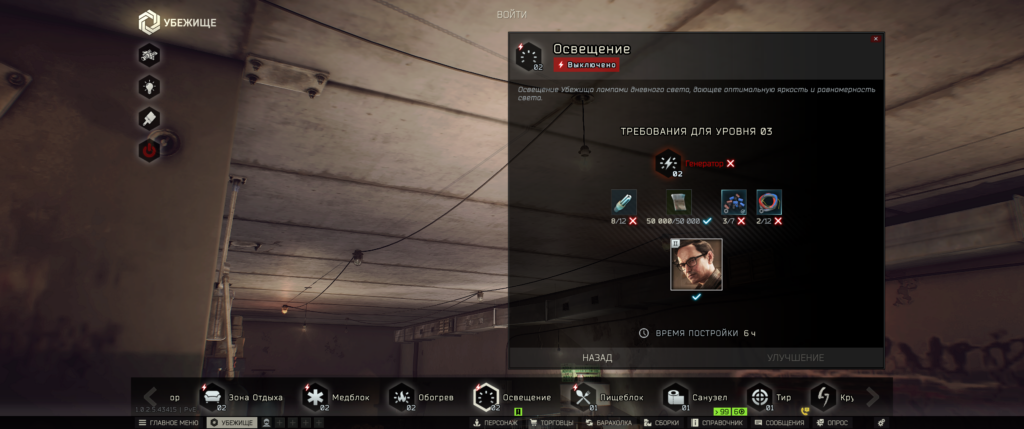Click the НАЗАД button
Image resolution: width=1024 pixels, height=429 pixels.
pyautogui.click(x=597, y=357)
